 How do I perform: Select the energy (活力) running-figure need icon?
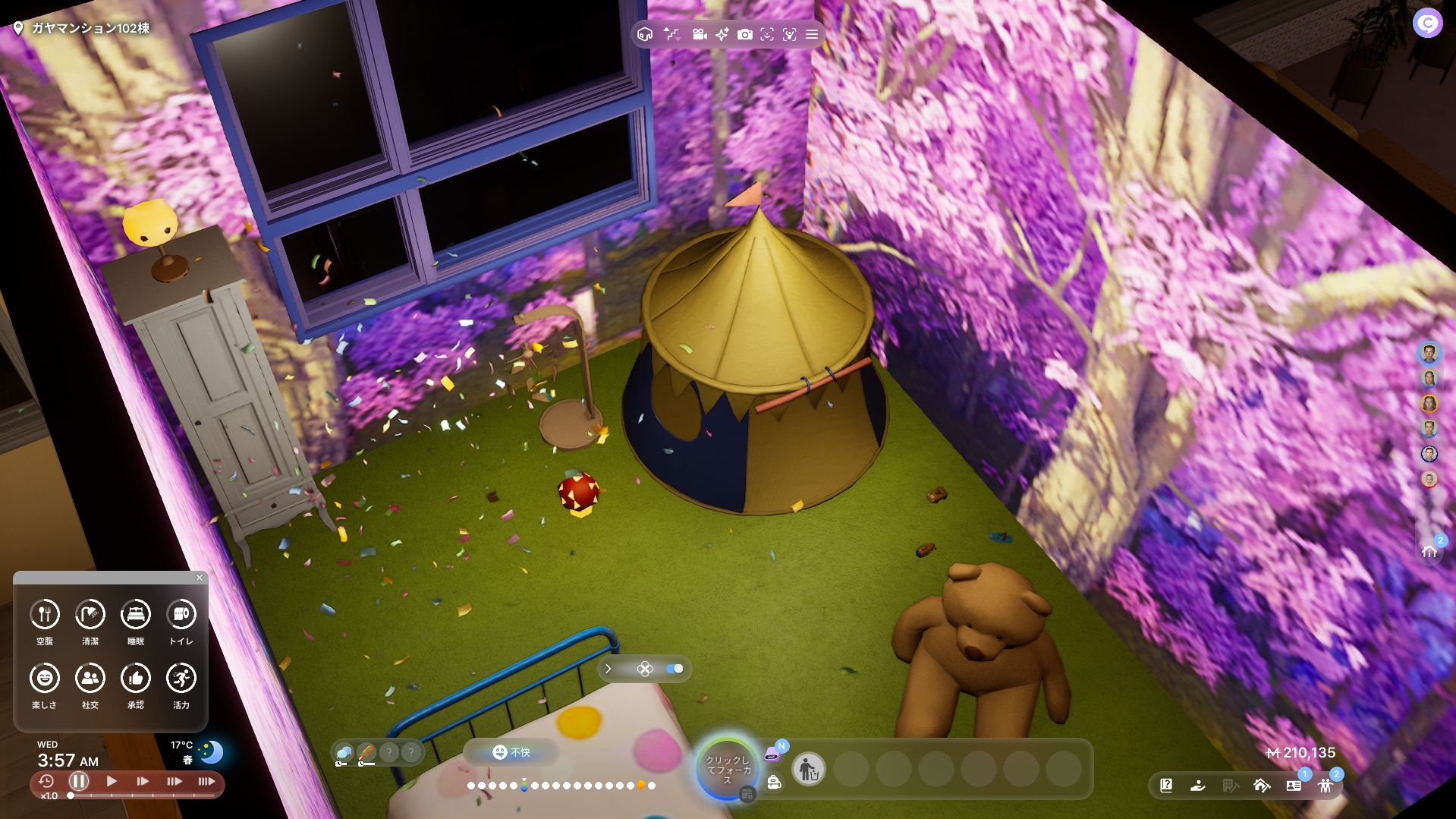(x=181, y=678)
